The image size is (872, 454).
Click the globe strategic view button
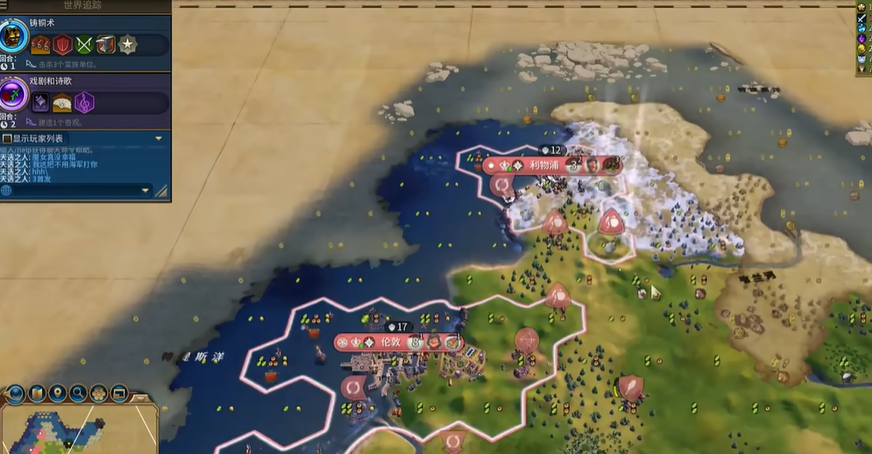(16, 393)
